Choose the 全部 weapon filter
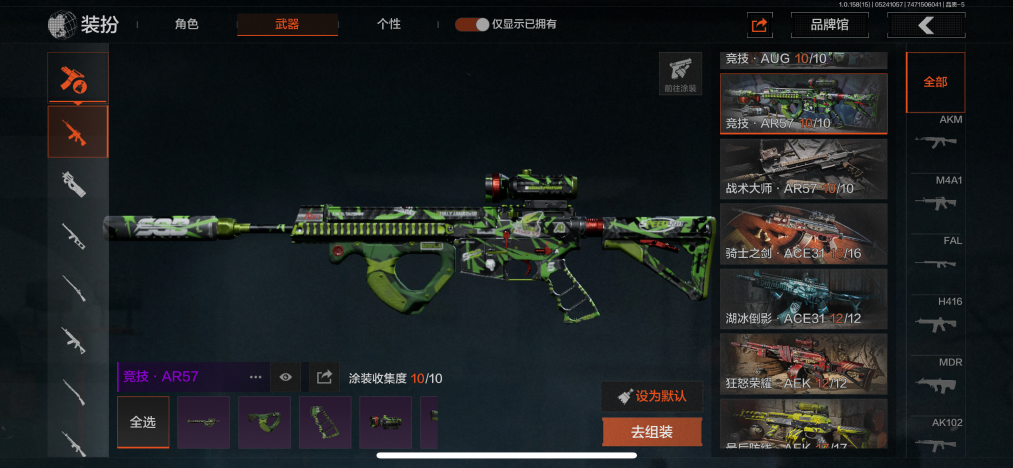 935,82
